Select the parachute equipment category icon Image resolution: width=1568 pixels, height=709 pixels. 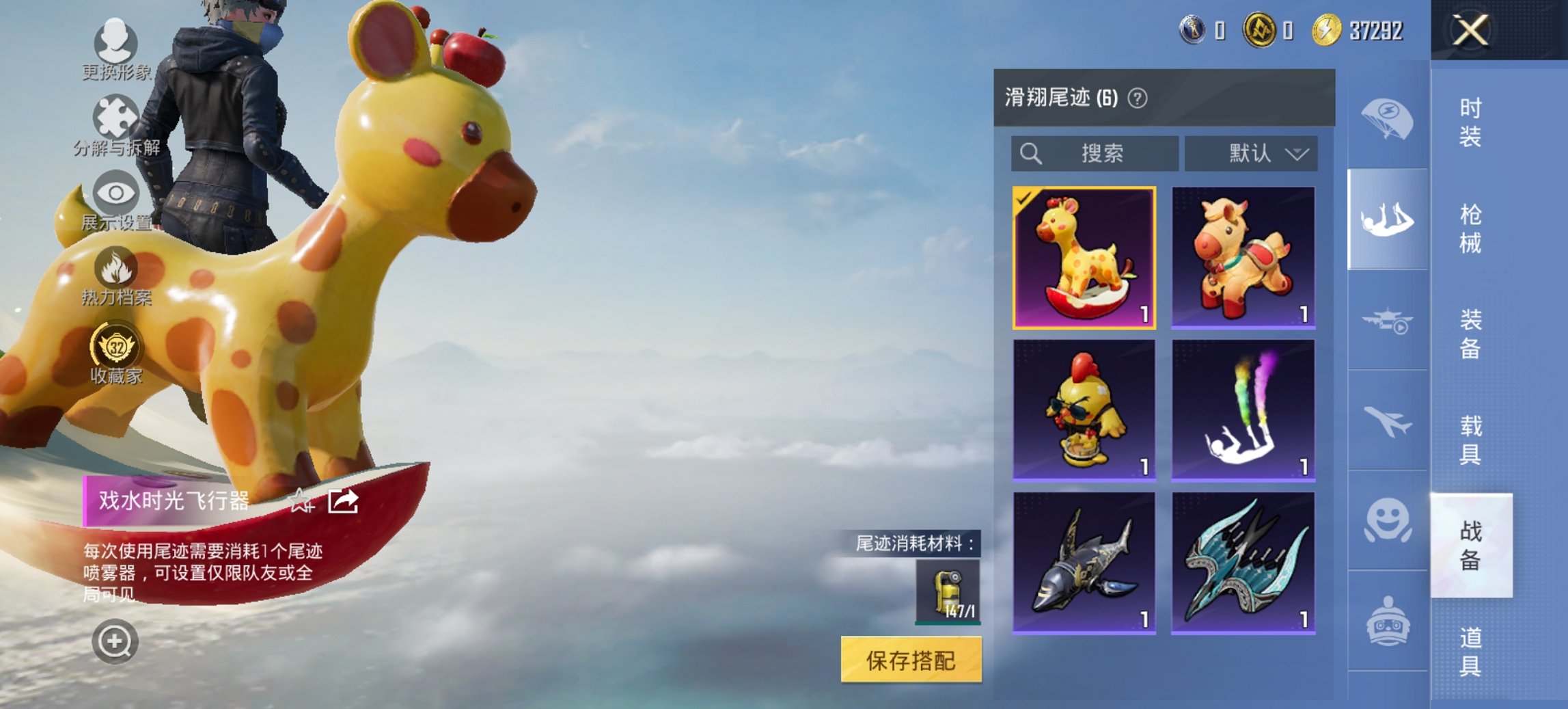pyautogui.click(x=1387, y=120)
